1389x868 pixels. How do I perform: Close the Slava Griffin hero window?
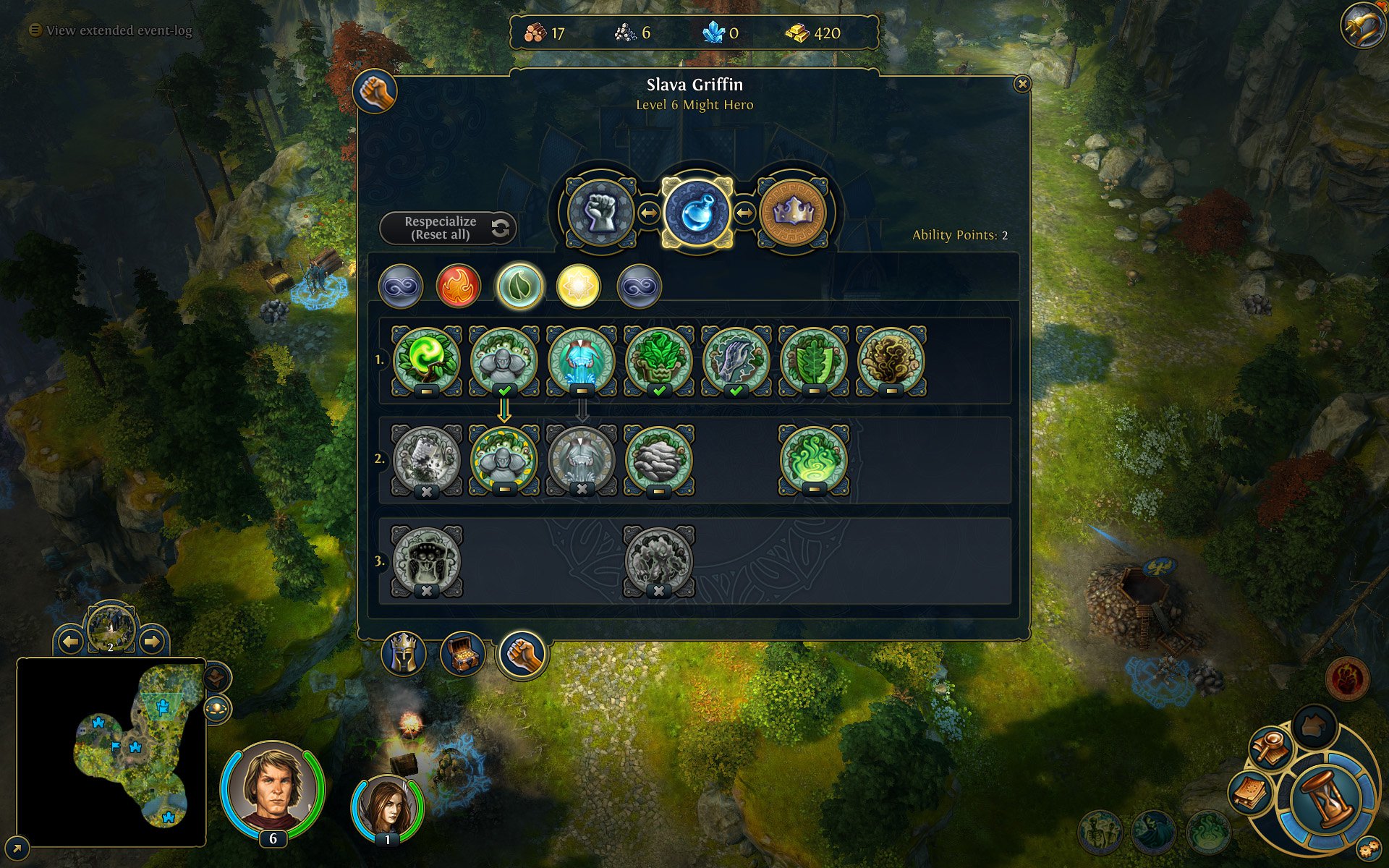[1021, 84]
